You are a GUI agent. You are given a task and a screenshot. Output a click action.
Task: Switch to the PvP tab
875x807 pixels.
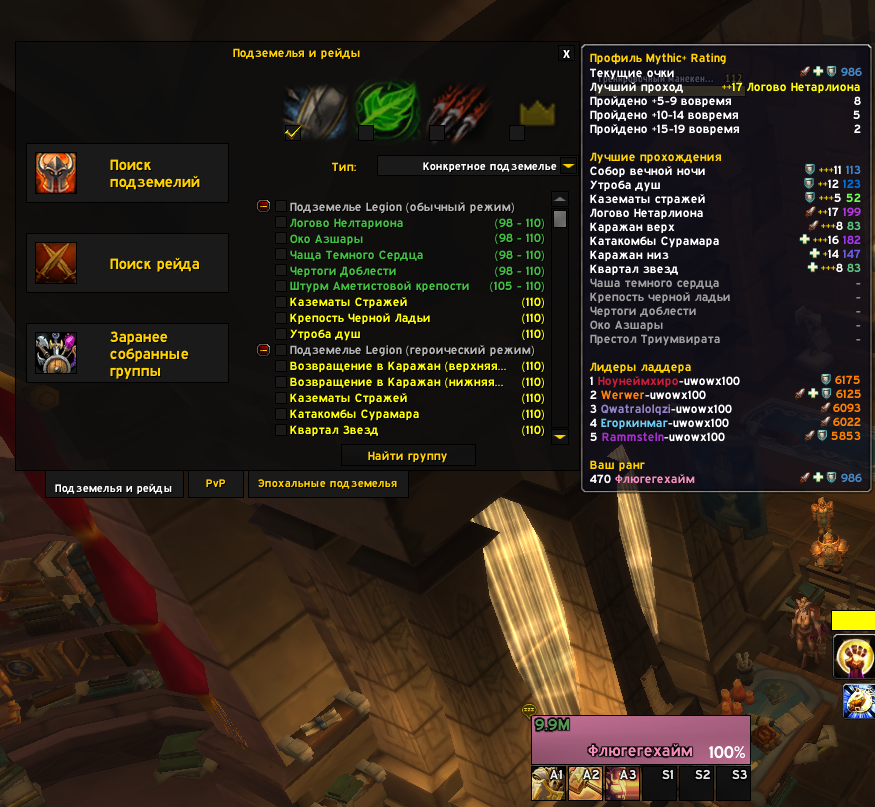point(216,484)
